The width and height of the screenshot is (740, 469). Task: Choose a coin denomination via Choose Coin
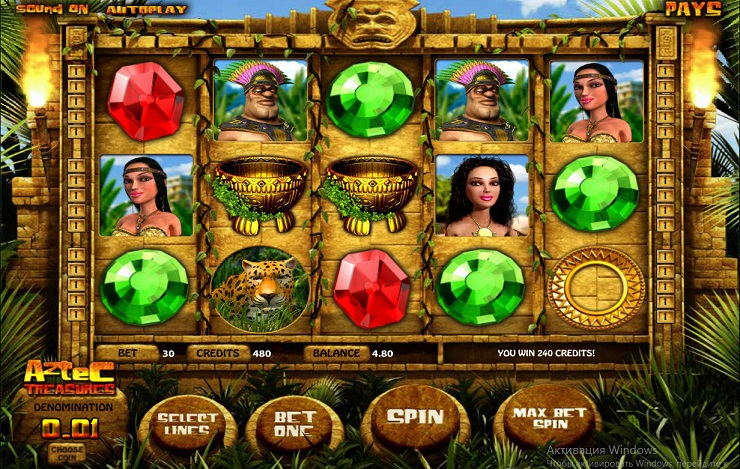[66, 452]
